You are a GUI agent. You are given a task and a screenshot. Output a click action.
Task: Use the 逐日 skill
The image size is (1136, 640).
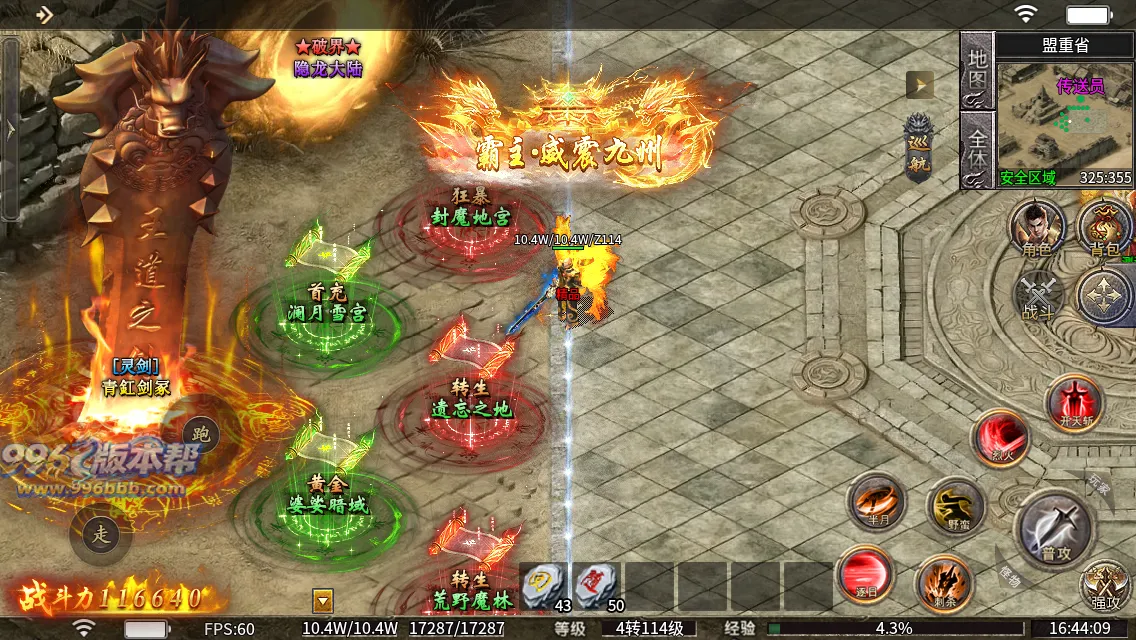tap(865, 575)
